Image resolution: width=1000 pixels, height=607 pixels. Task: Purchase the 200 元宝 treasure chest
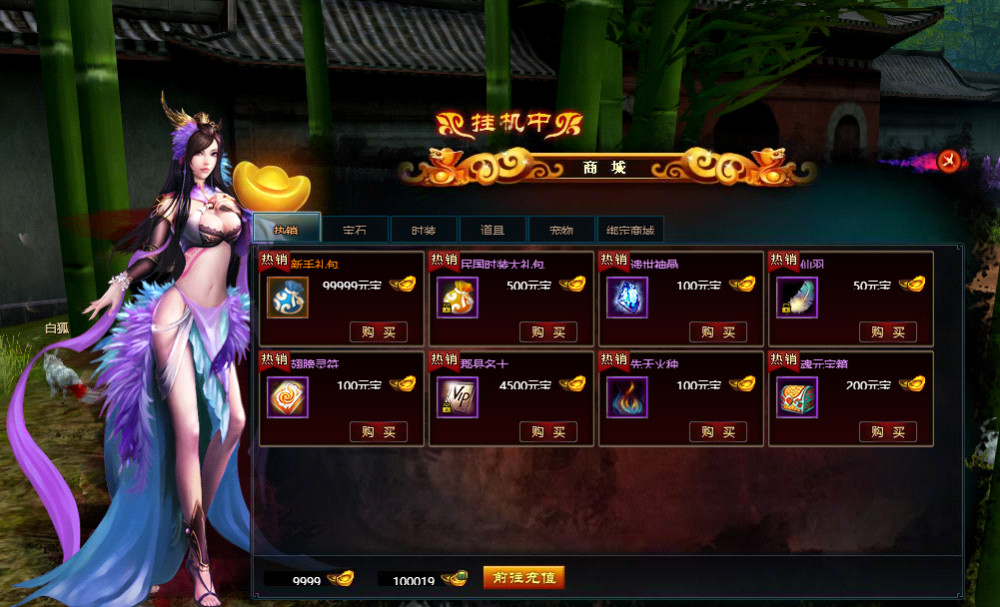pyautogui.click(x=887, y=432)
